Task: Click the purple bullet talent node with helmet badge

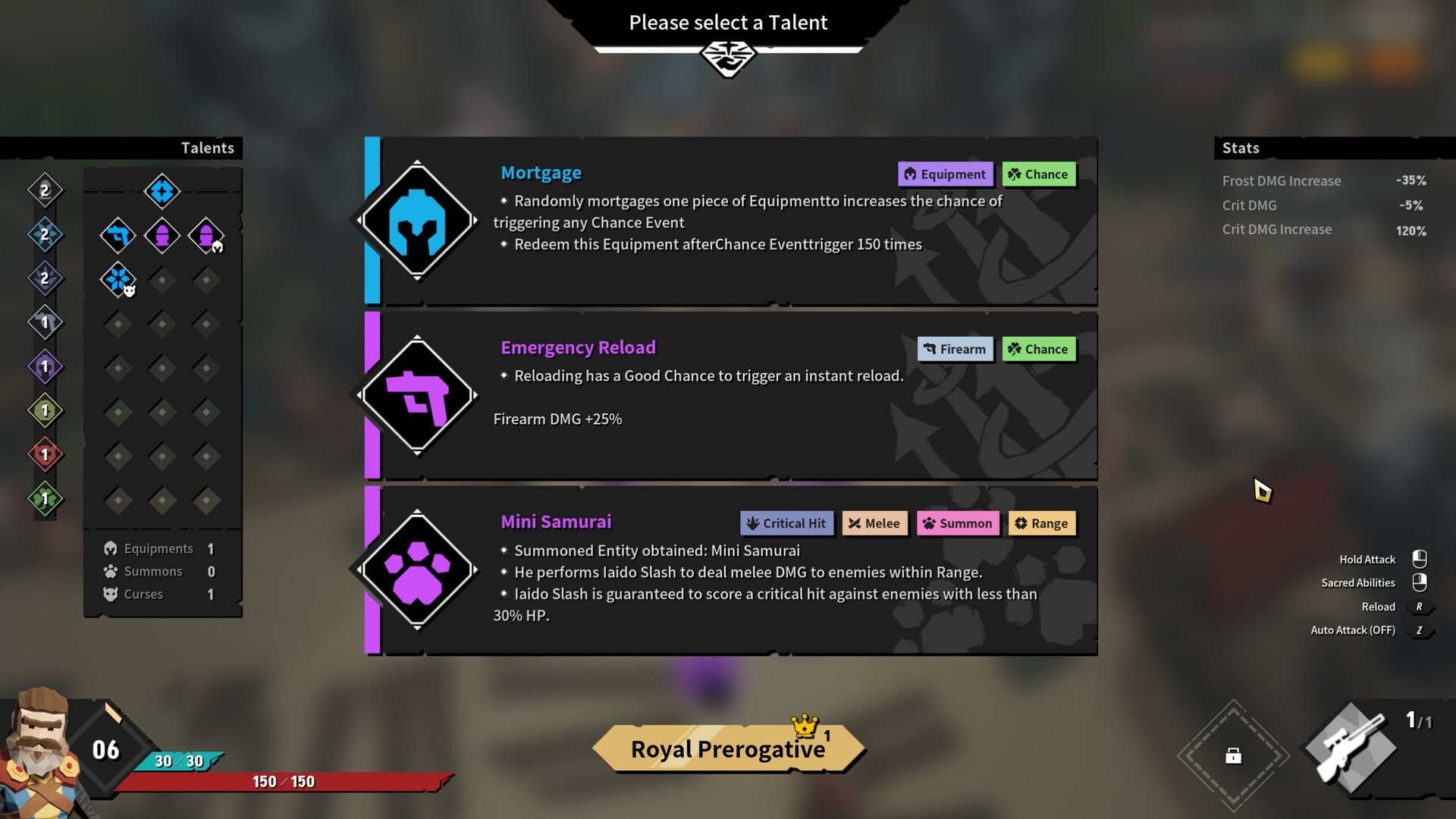Action: click(x=206, y=235)
